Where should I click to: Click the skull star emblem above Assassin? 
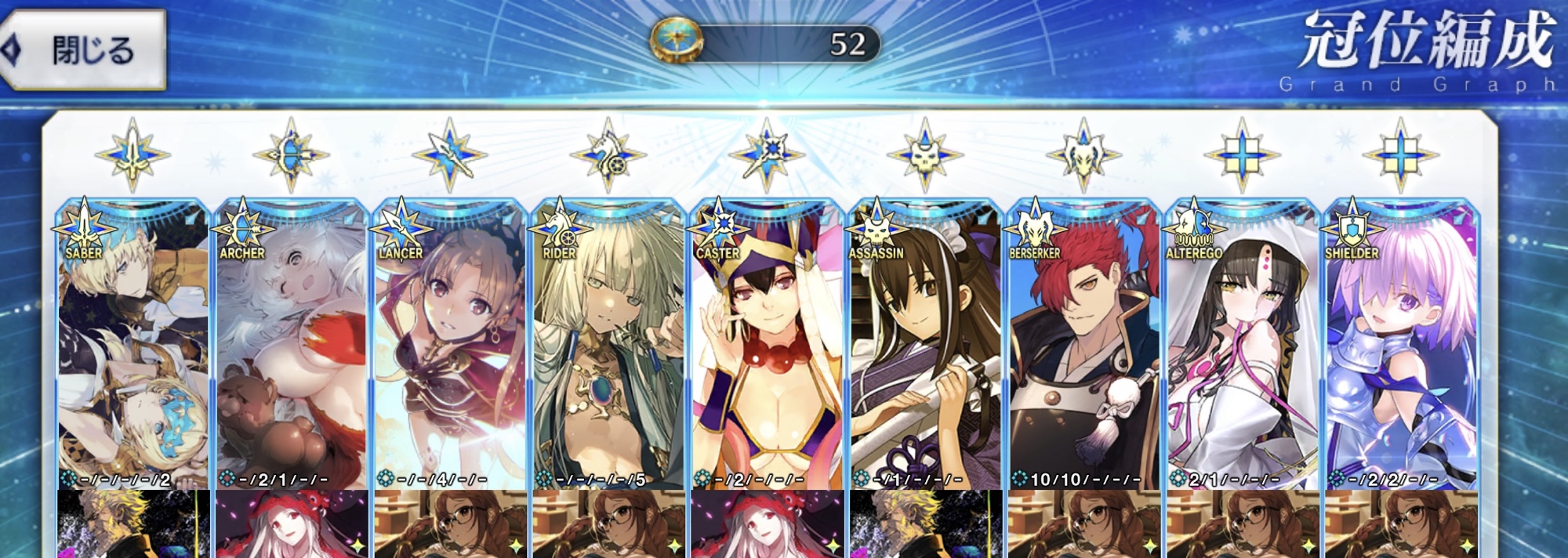coord(925,154)
